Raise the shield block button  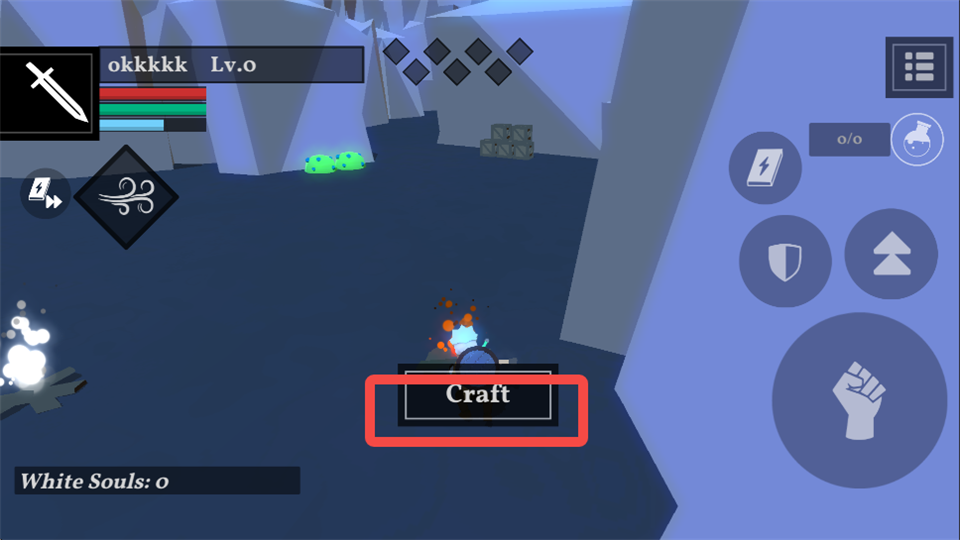tap(785, 261)
